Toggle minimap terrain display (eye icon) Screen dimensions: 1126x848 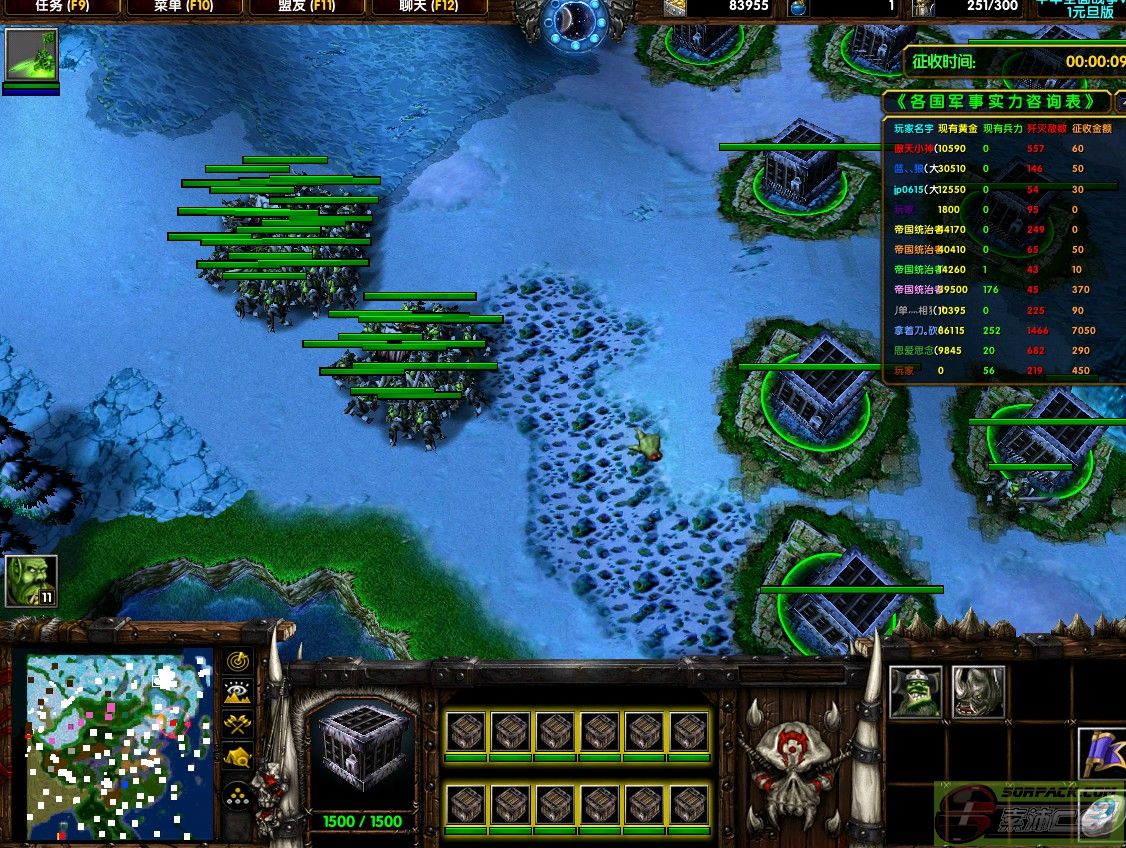click(x=237, y=693)
